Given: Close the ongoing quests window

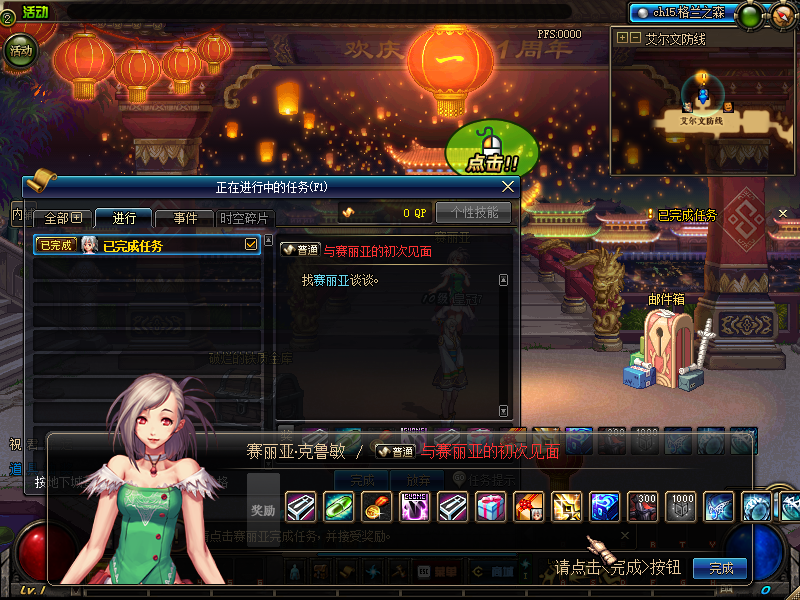Looking at the screenshot, I should (x=508, y=186).
